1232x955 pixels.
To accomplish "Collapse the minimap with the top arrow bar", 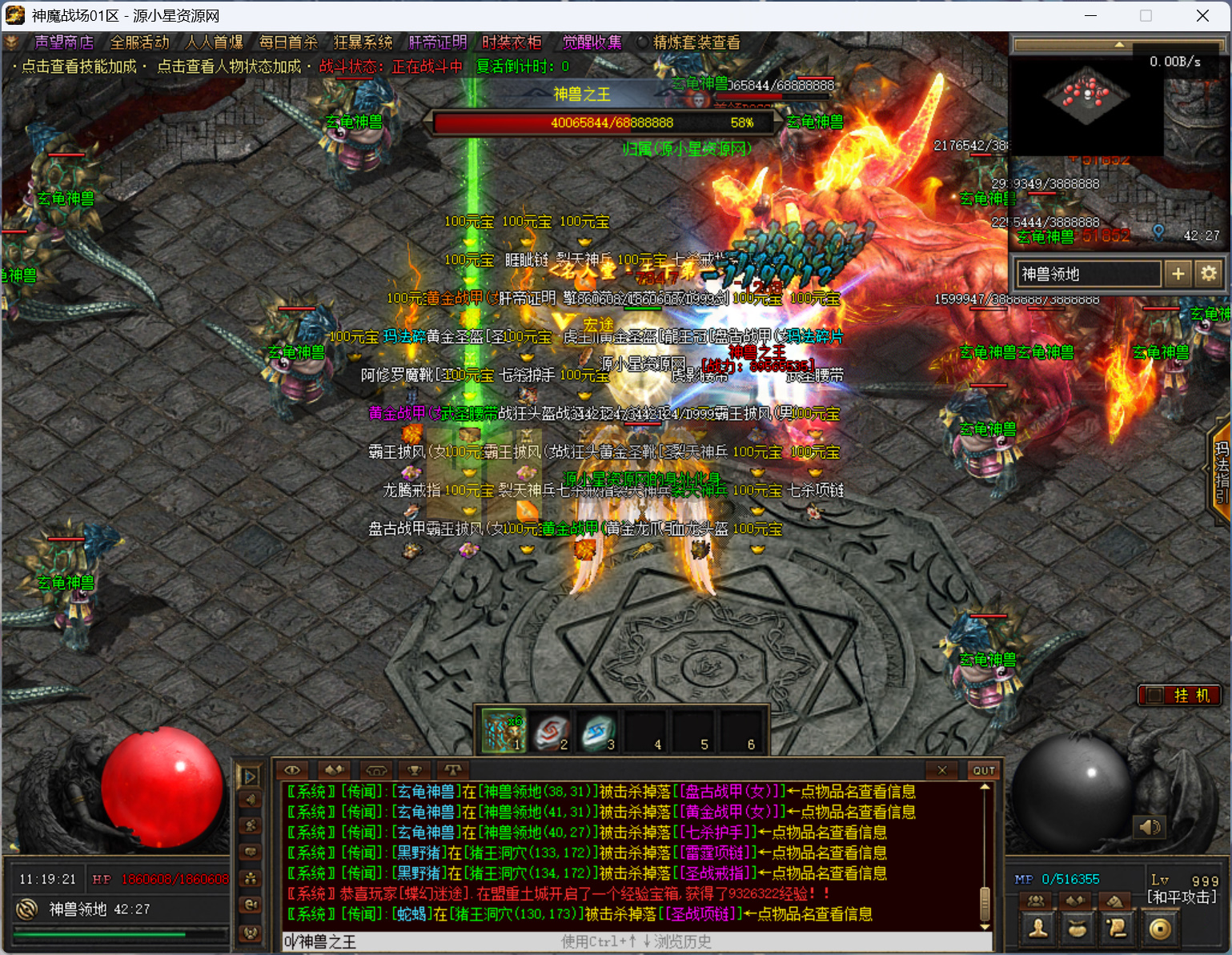I will (1118, 45).
